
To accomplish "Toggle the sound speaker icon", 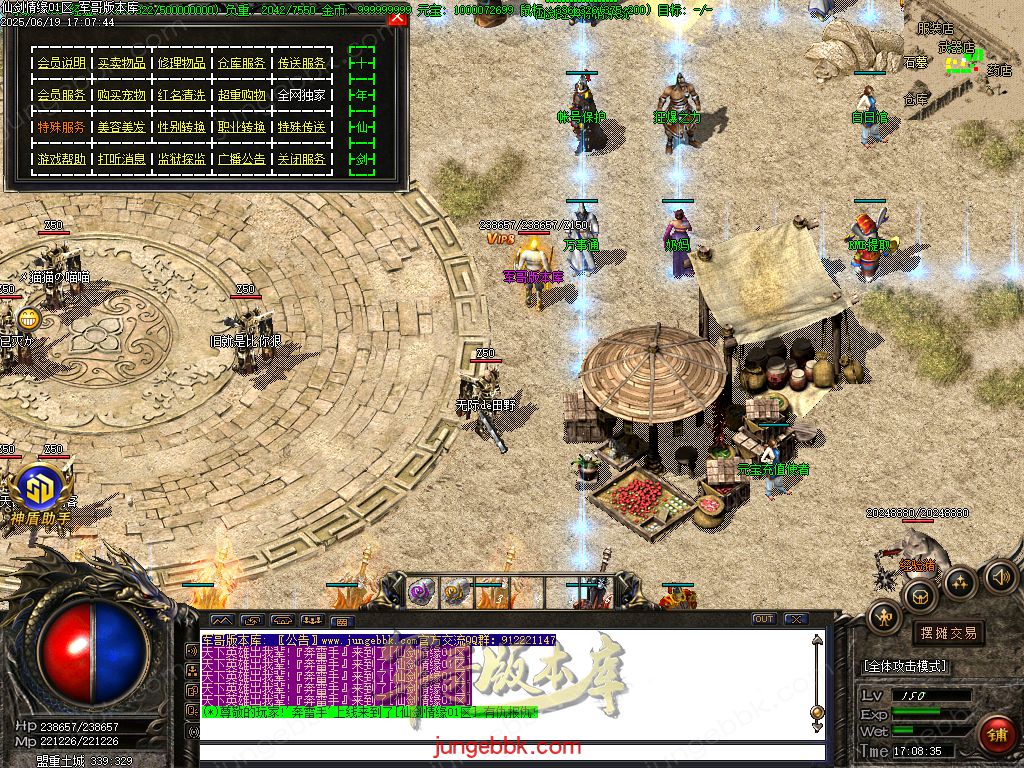I will pos(1001,576).
